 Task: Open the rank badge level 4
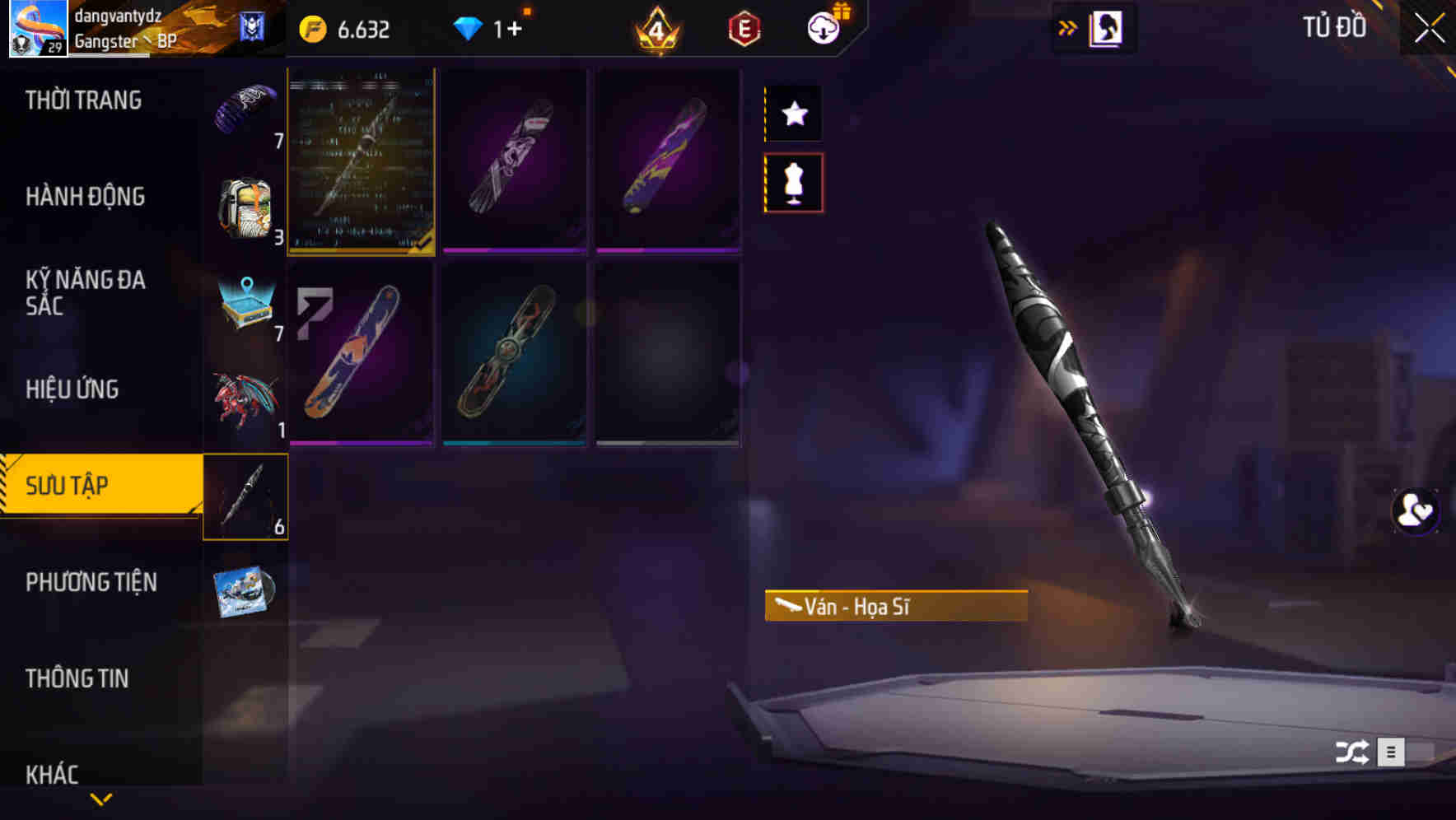[x=656, y=29]
